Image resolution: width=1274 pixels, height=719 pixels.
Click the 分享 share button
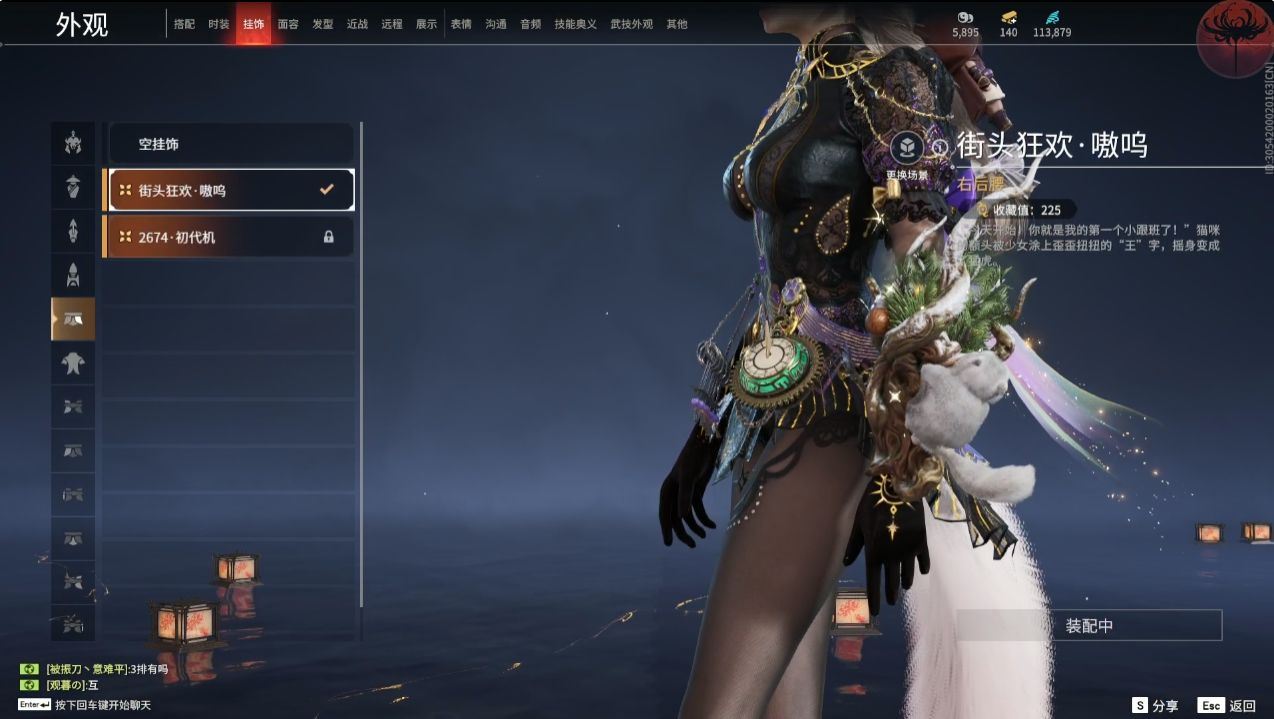[1155, 705]
